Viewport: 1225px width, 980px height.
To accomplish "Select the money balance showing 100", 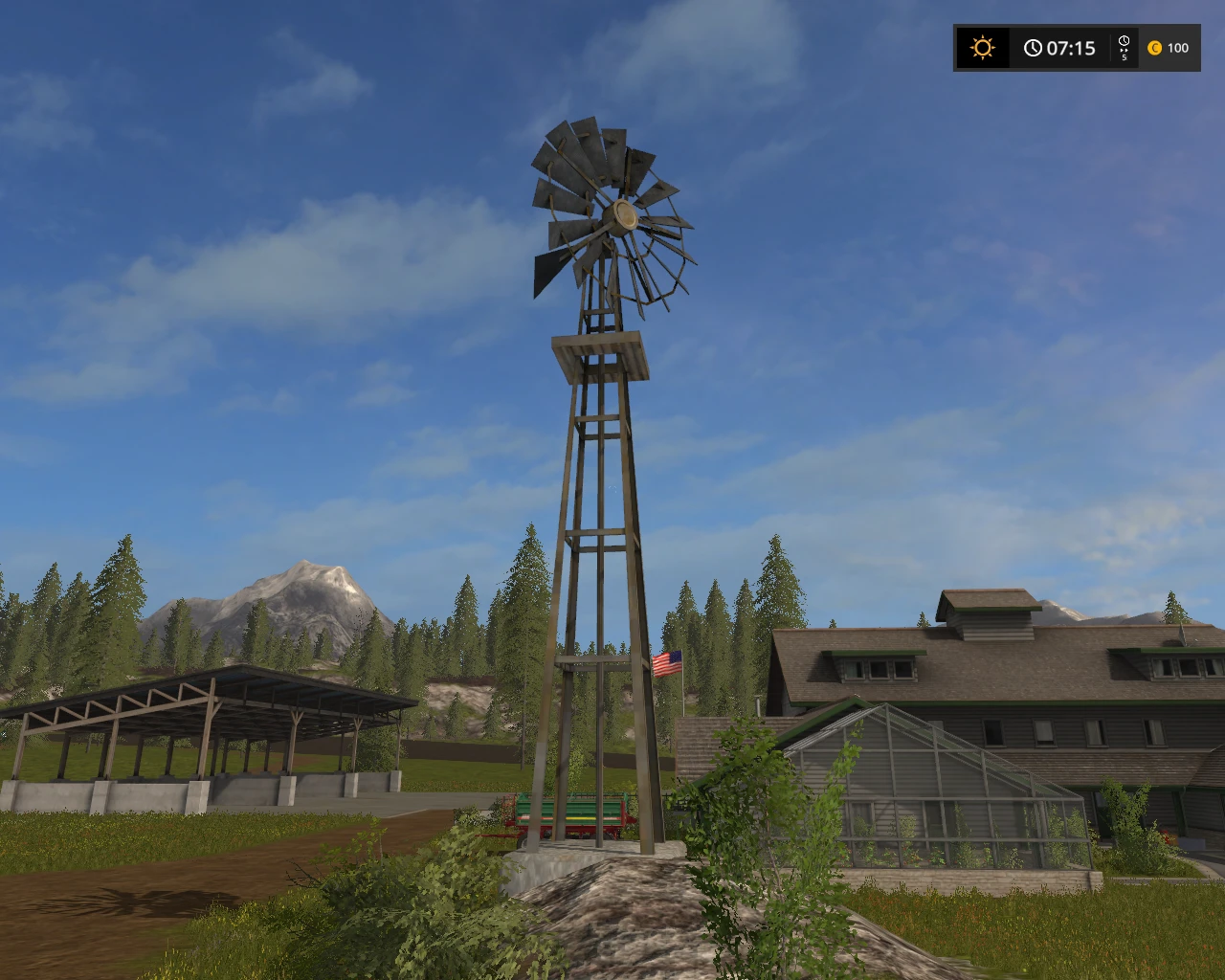I will (1179, 48).
